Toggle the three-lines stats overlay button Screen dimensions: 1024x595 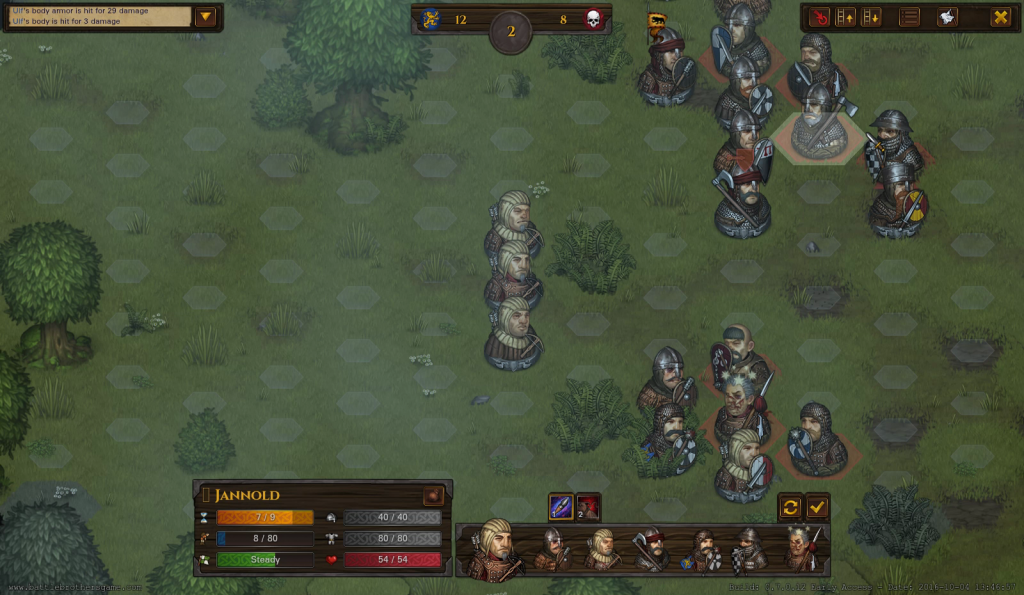tap(909, 17)
